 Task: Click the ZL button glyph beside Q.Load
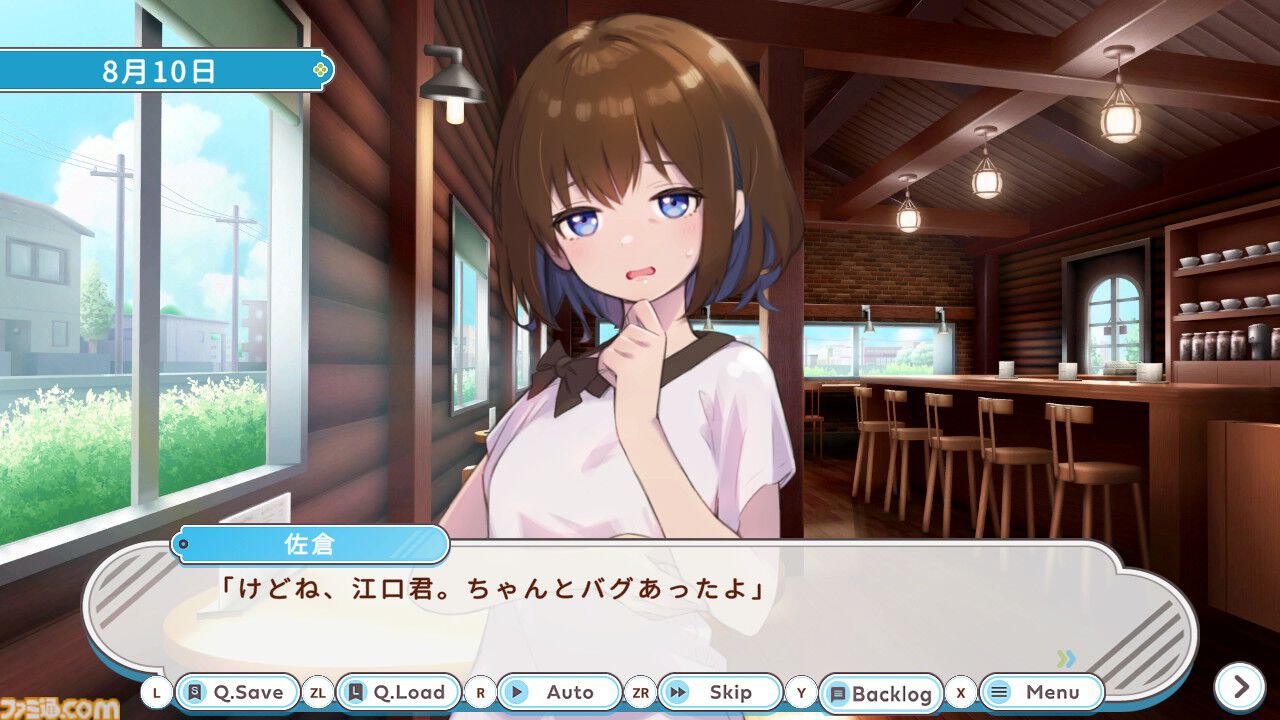316,692
